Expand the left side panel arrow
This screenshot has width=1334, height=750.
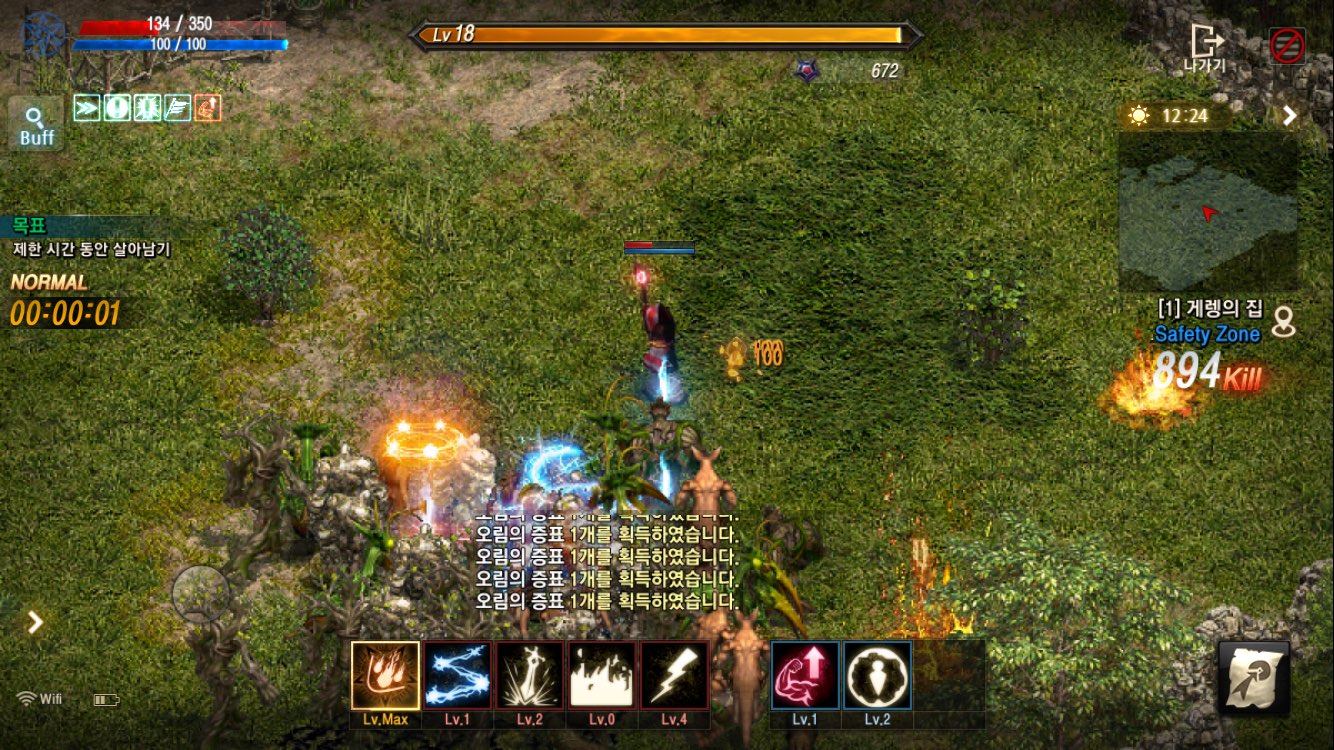pos(36,622)
